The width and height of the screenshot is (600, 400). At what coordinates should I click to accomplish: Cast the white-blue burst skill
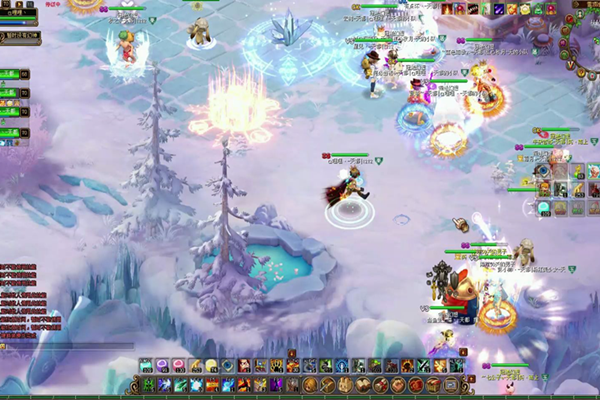tap(195, 384)
